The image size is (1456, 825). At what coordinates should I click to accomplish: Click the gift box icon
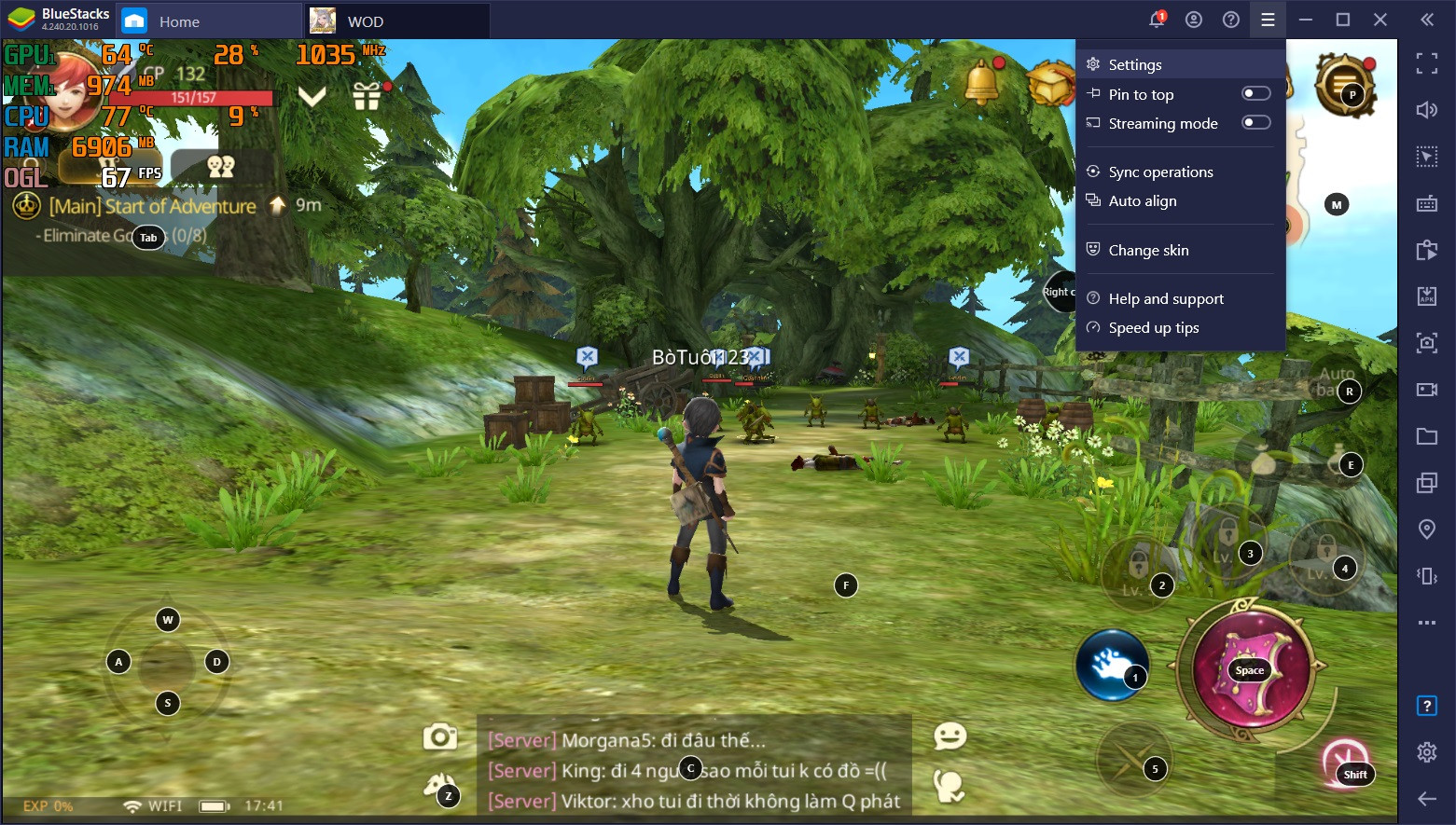[x=367, y=95]
